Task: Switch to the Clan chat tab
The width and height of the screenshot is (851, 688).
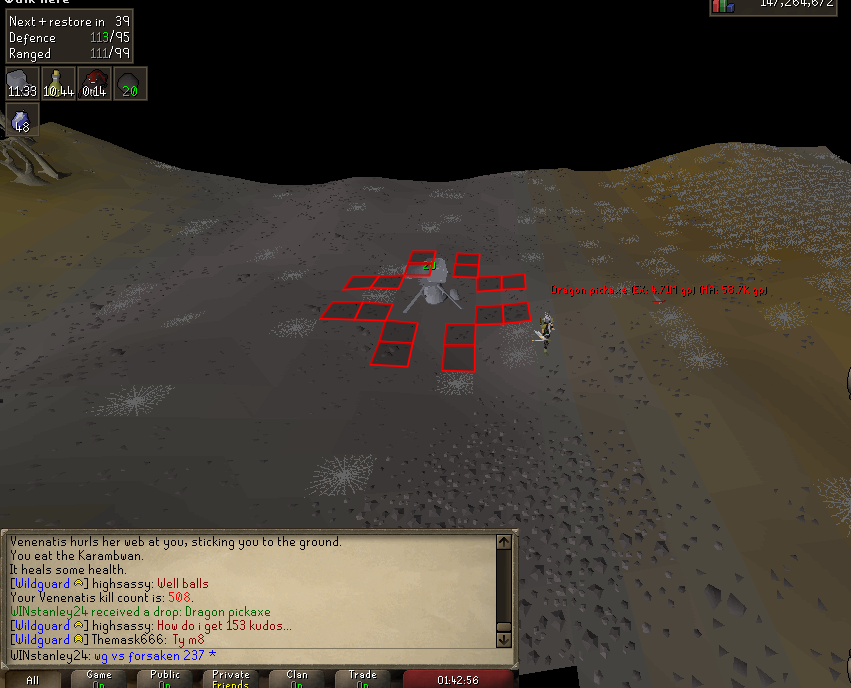Action: pos(297,679)
